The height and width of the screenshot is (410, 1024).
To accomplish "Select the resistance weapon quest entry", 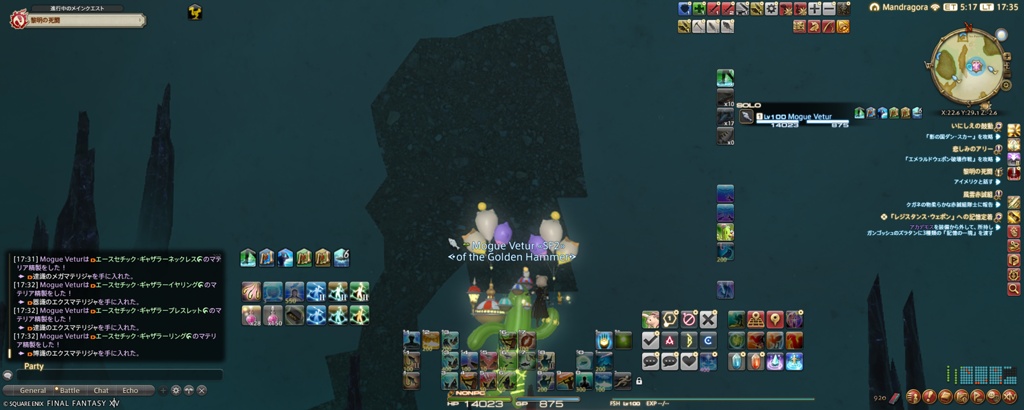I will (940, 216).
